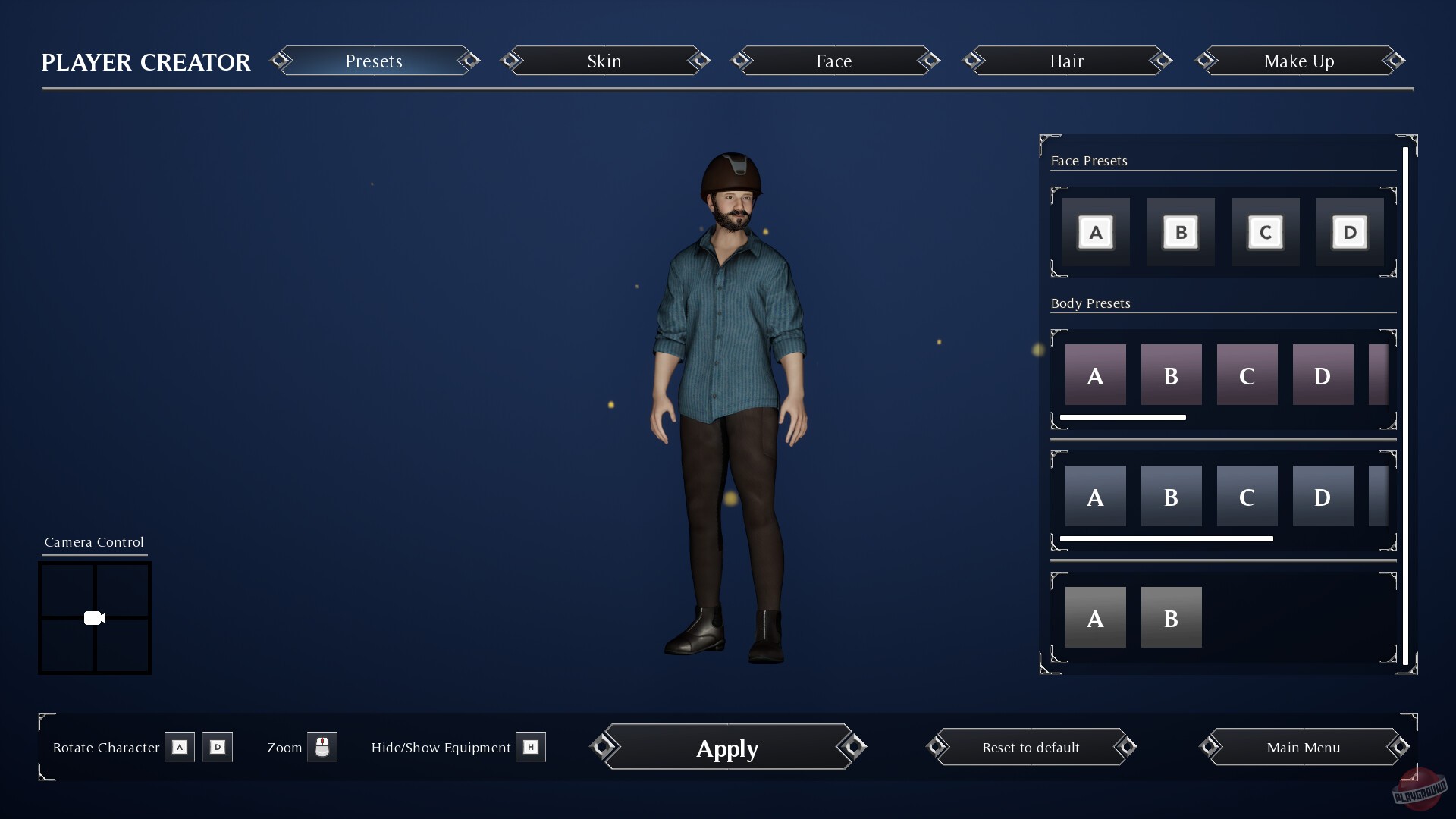Click the camera icon in Camera Control
Viewport: 1456px width, 819px height.
click(94, 617)
